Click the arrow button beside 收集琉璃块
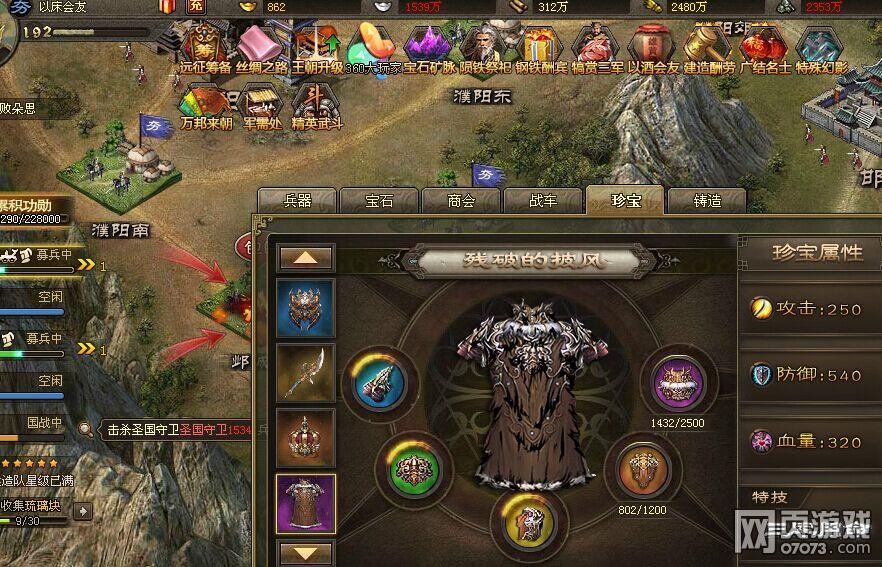 point(82,510)
